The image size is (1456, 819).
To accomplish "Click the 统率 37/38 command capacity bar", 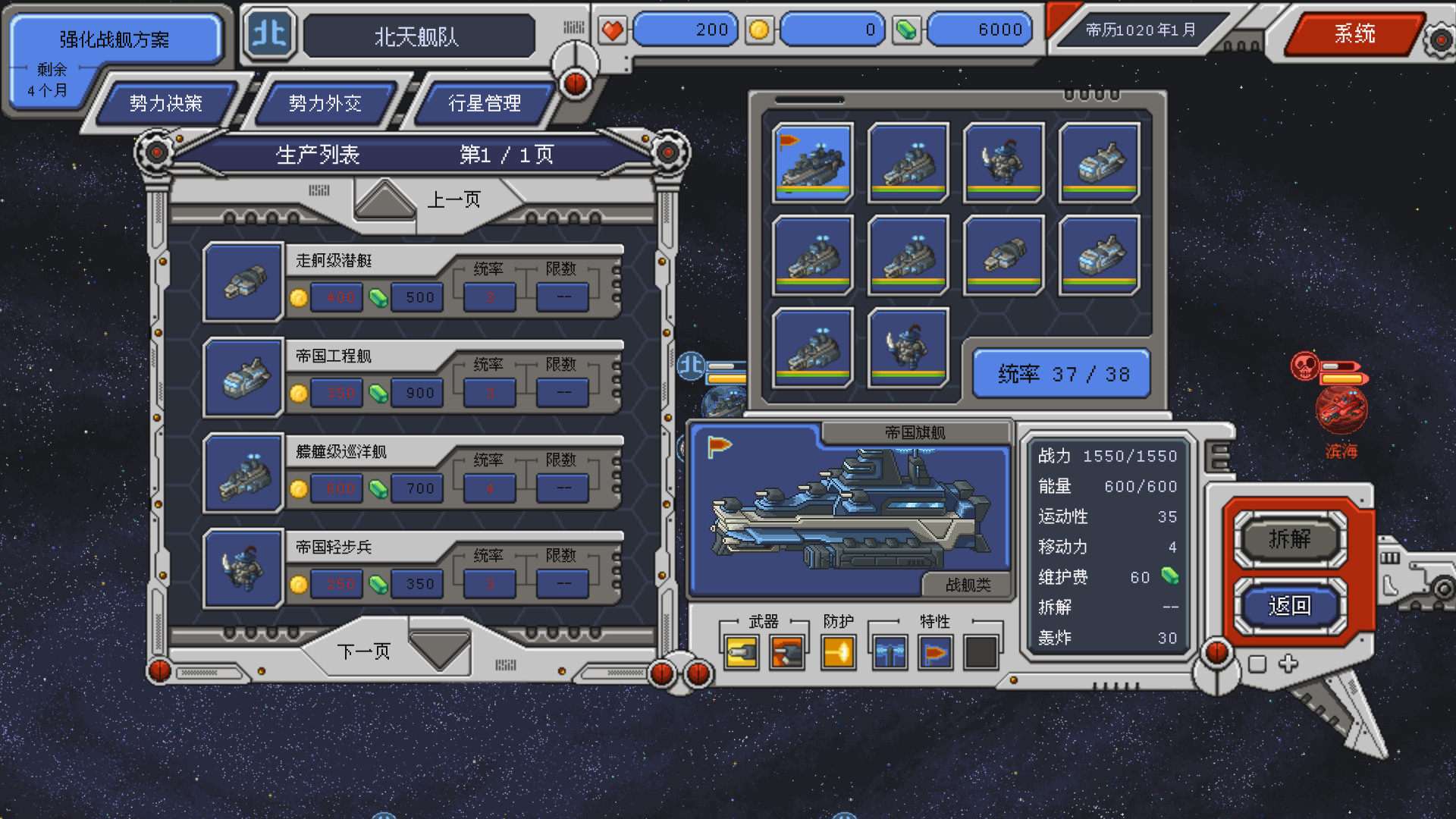I will [1061, 373].
